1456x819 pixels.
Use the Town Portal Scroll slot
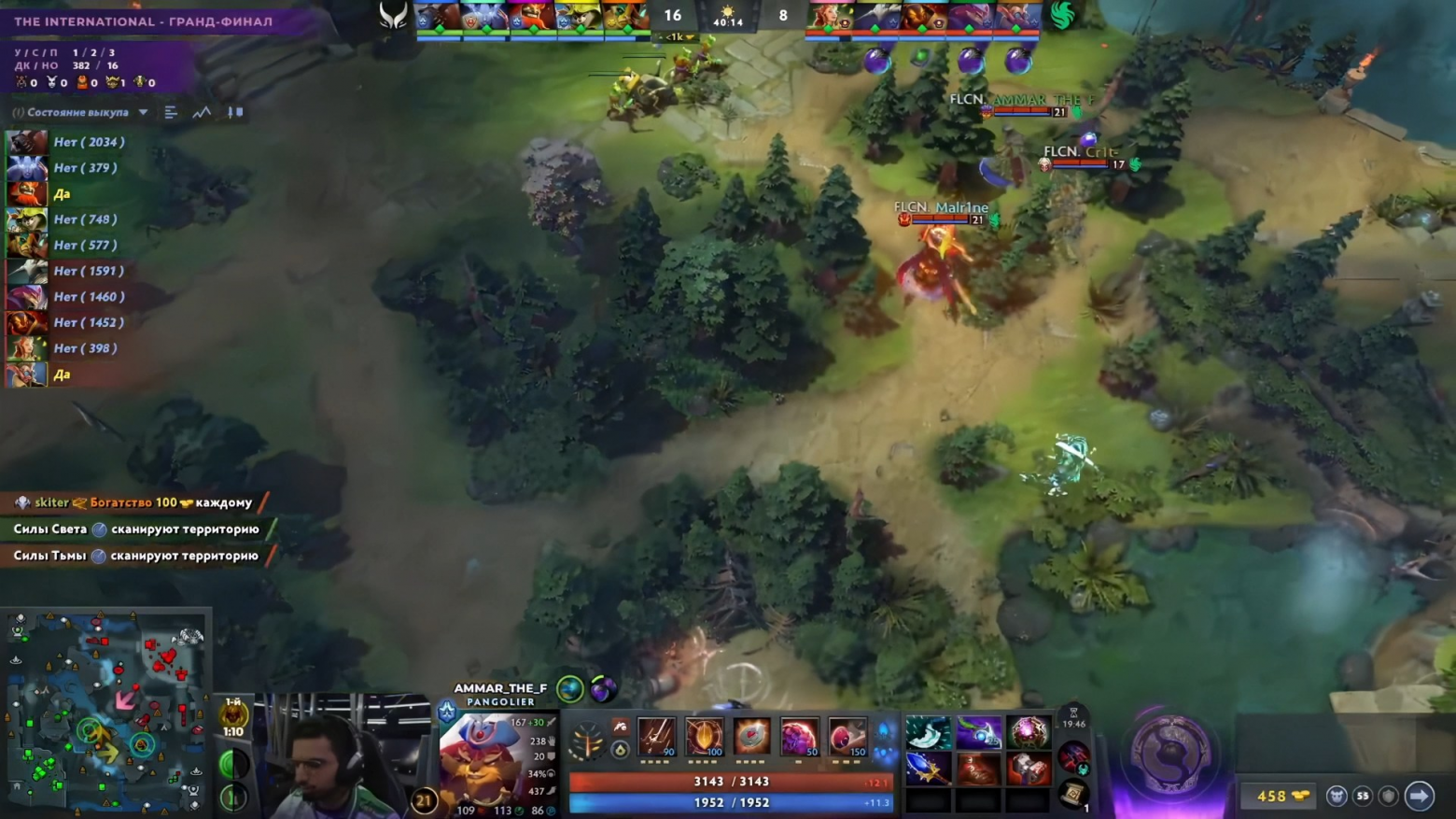(x=1073, y=794)
